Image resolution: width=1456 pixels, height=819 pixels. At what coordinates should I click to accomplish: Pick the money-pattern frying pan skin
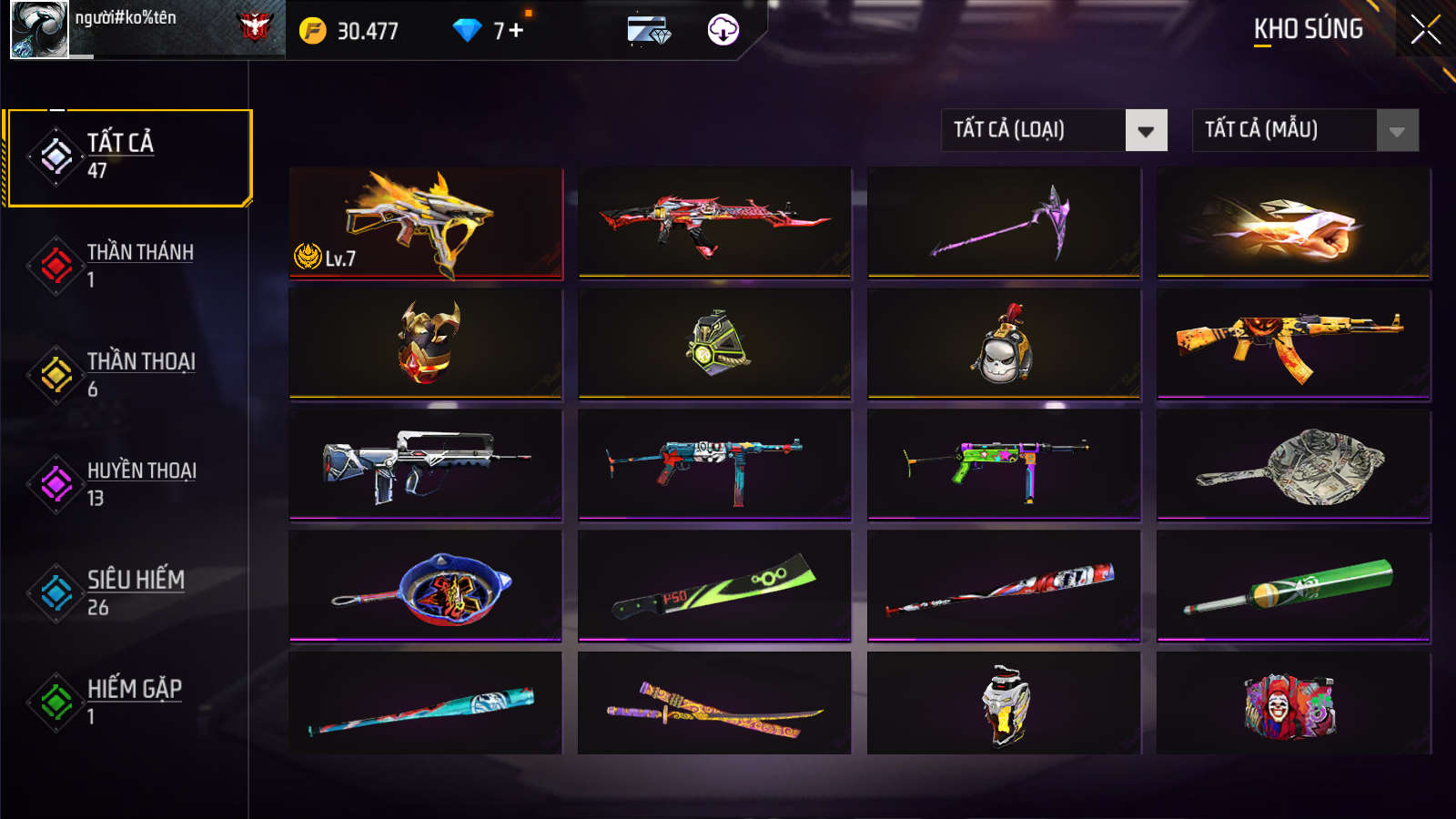[1293, 464]
